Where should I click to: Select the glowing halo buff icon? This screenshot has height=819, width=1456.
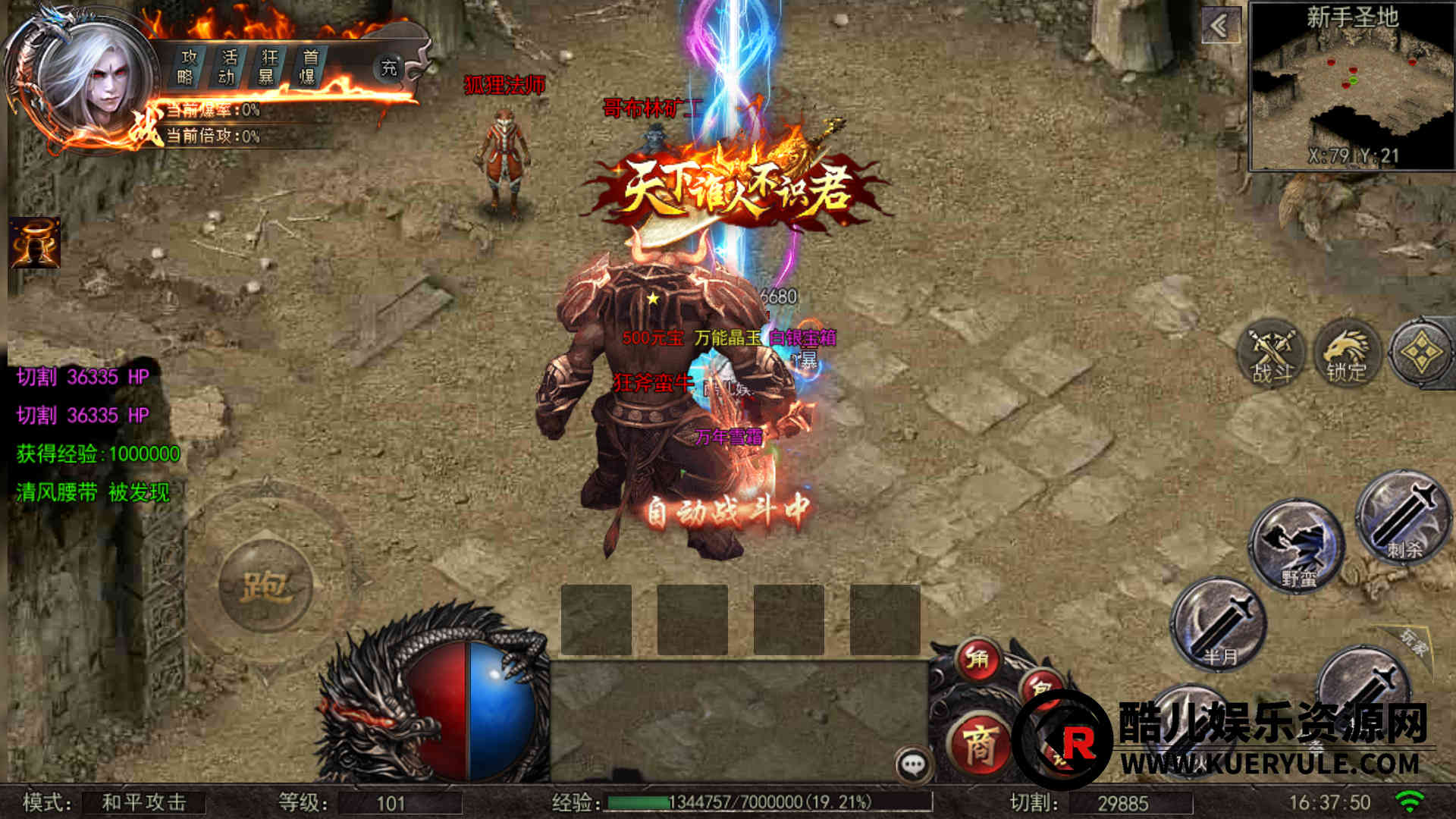pyautogui.click(x=35, y=243)
